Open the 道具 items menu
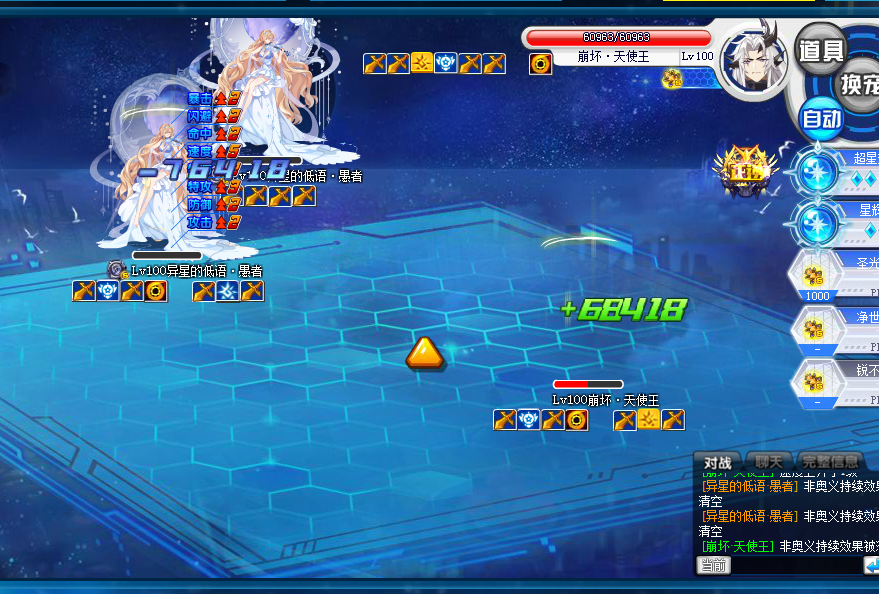The height and width of the screenshot is (594, 879). tap(821, 50)
